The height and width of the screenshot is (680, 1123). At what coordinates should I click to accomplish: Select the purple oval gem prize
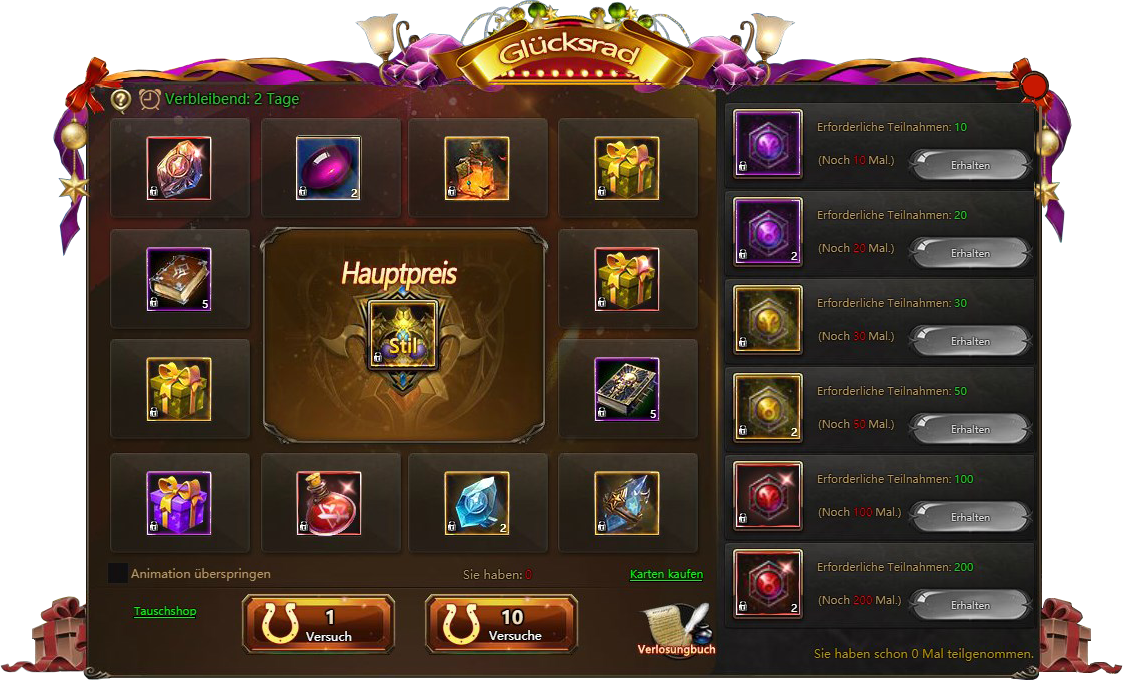pyautogui.click(x=329, y=168)
